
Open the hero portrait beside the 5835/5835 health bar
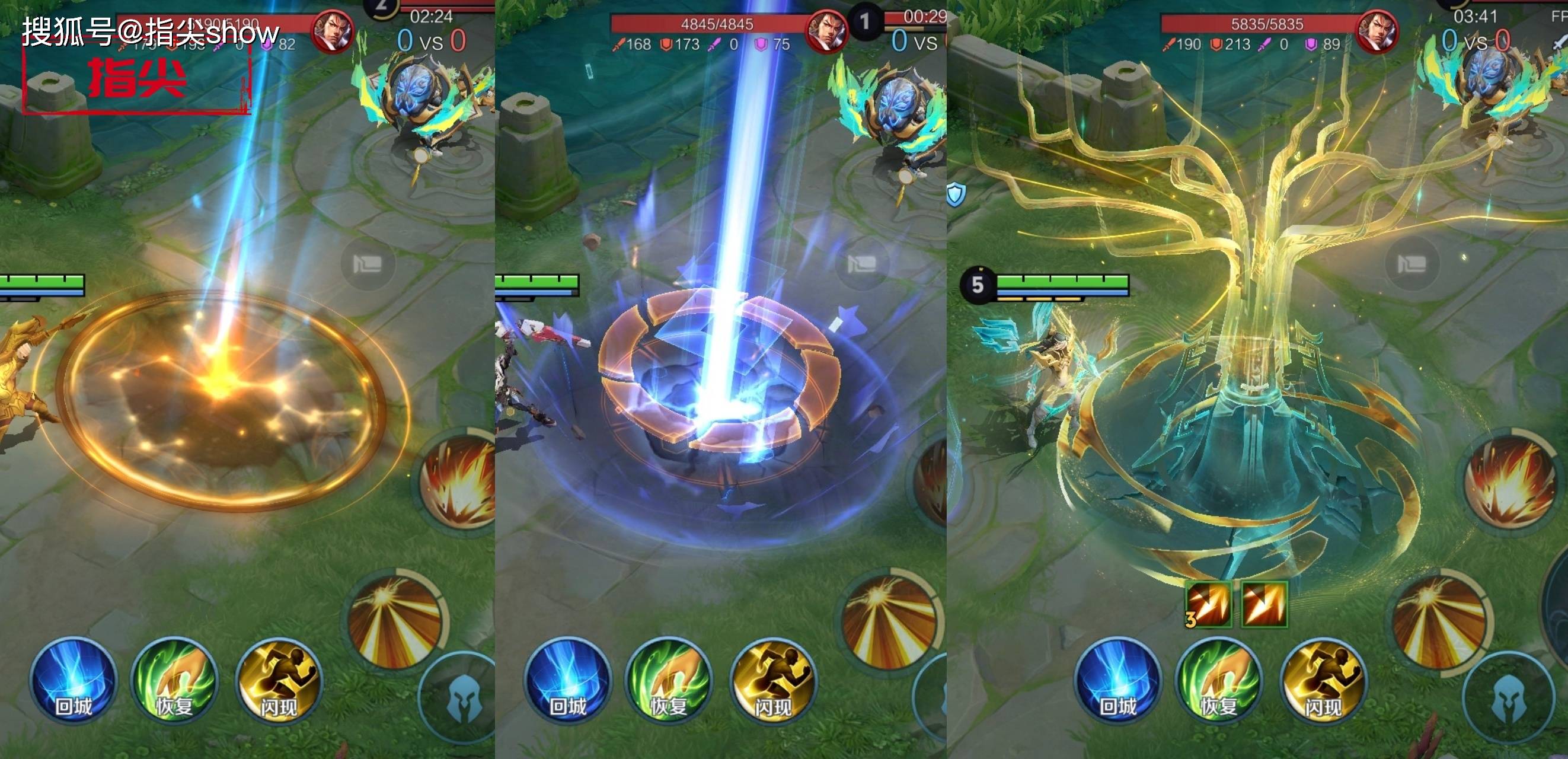click(1377, 31)
